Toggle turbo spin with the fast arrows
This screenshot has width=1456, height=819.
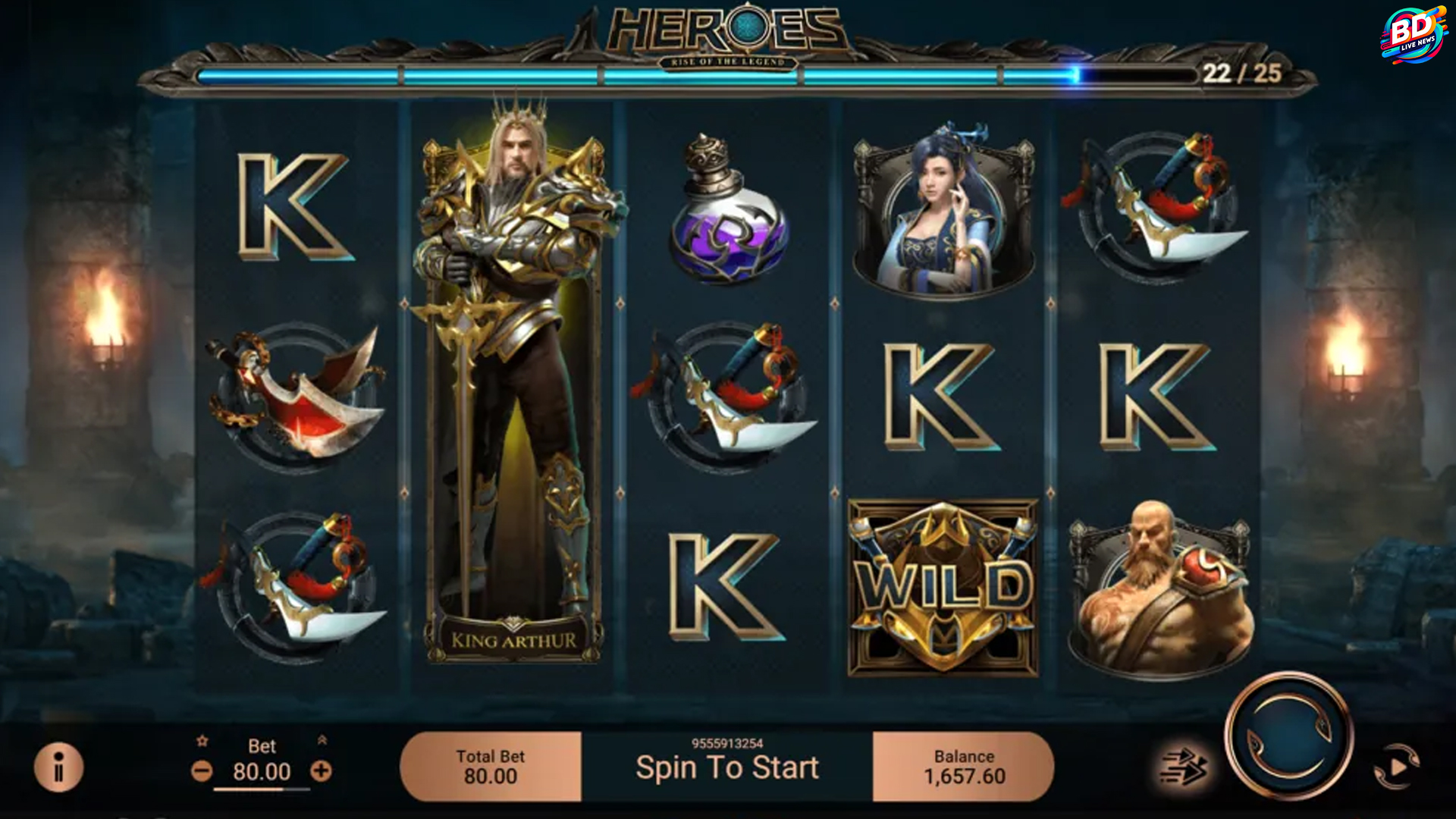[x=1184, y=767]
